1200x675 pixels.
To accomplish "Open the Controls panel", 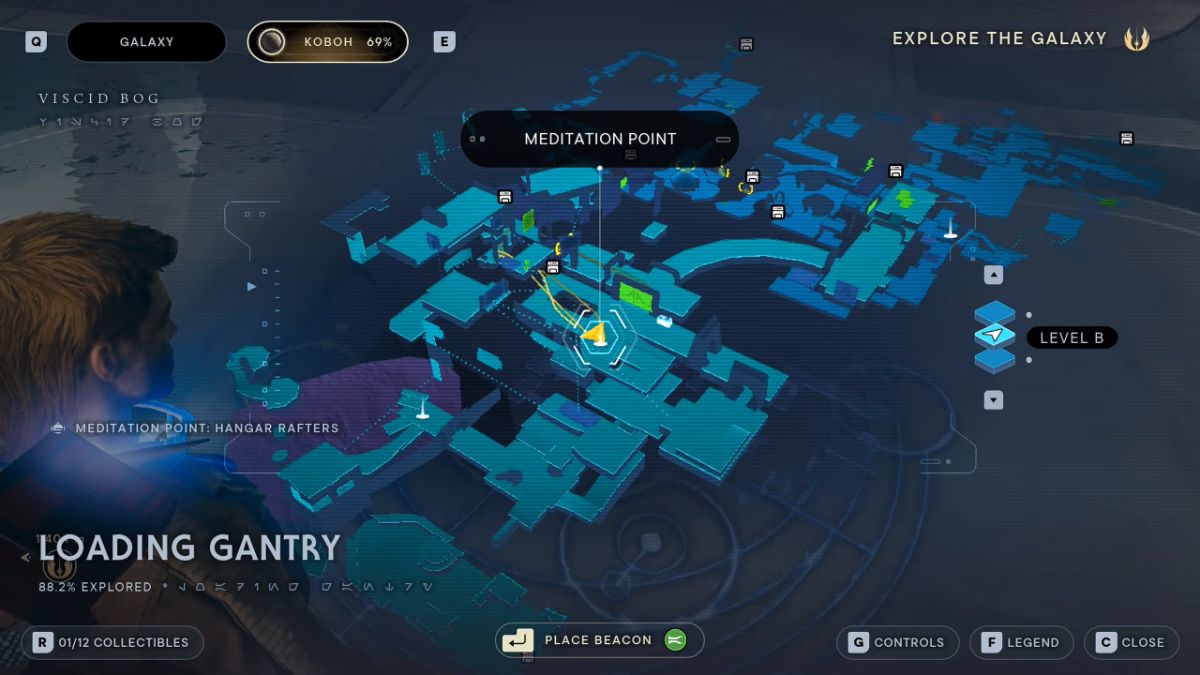I will click(x=896, y=642).
